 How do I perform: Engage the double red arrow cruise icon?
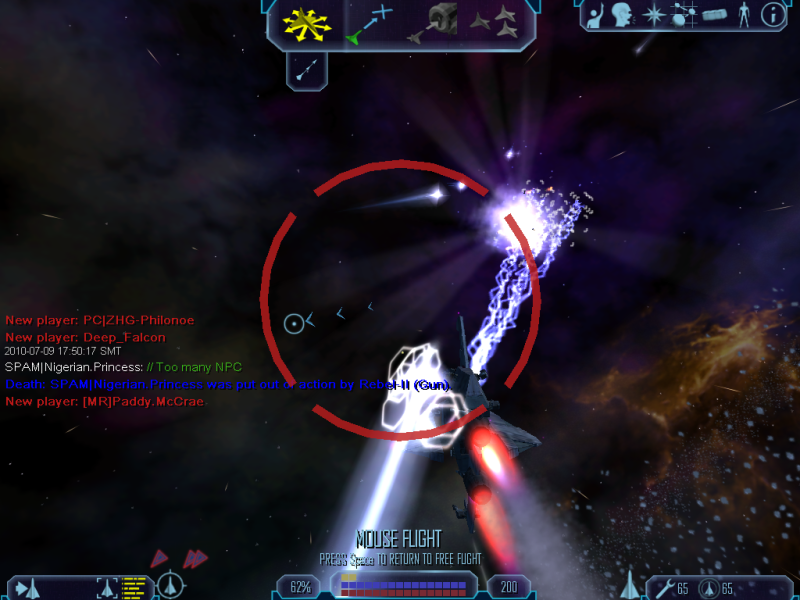point(194,558)
